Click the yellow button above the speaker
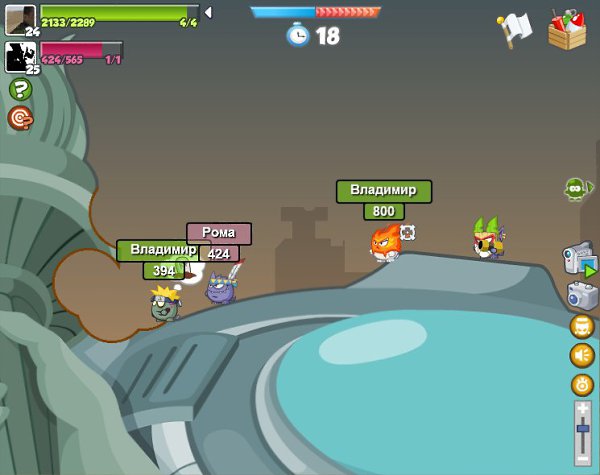The width and height of the screenshot is (600, 475). click(x=582, y=326)
